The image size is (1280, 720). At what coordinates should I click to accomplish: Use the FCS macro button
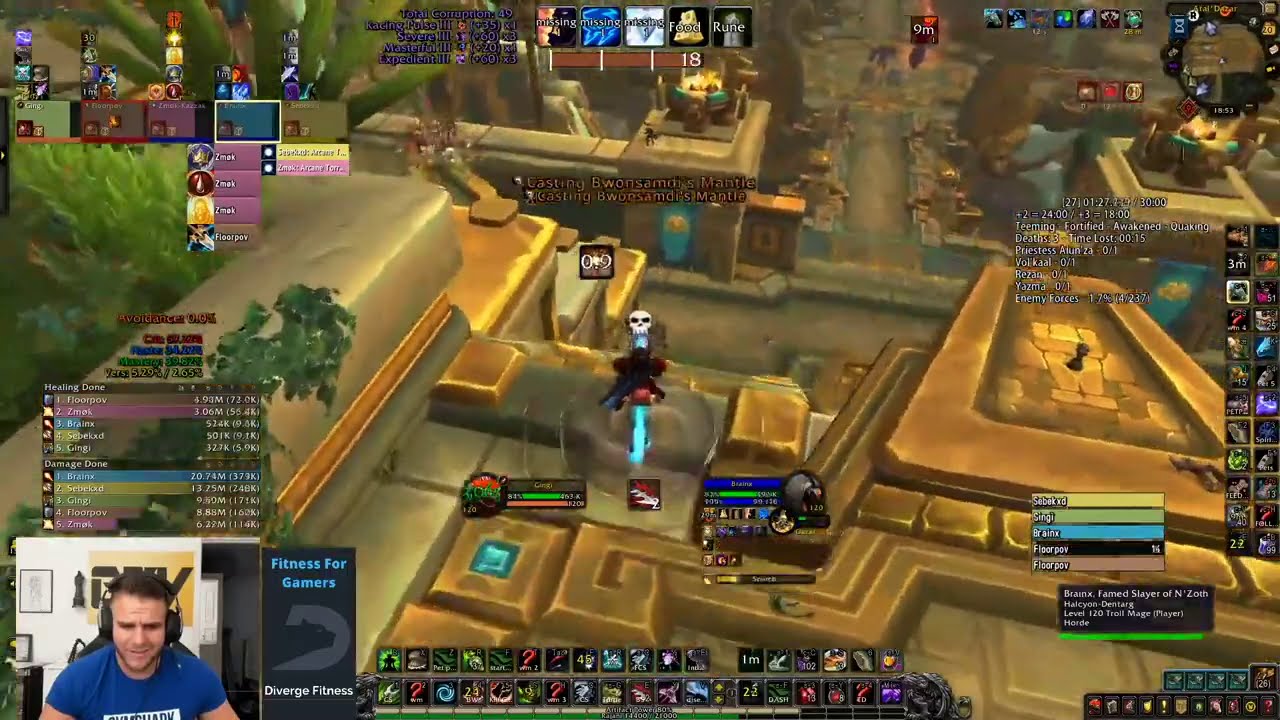click(x=638, y=660)
